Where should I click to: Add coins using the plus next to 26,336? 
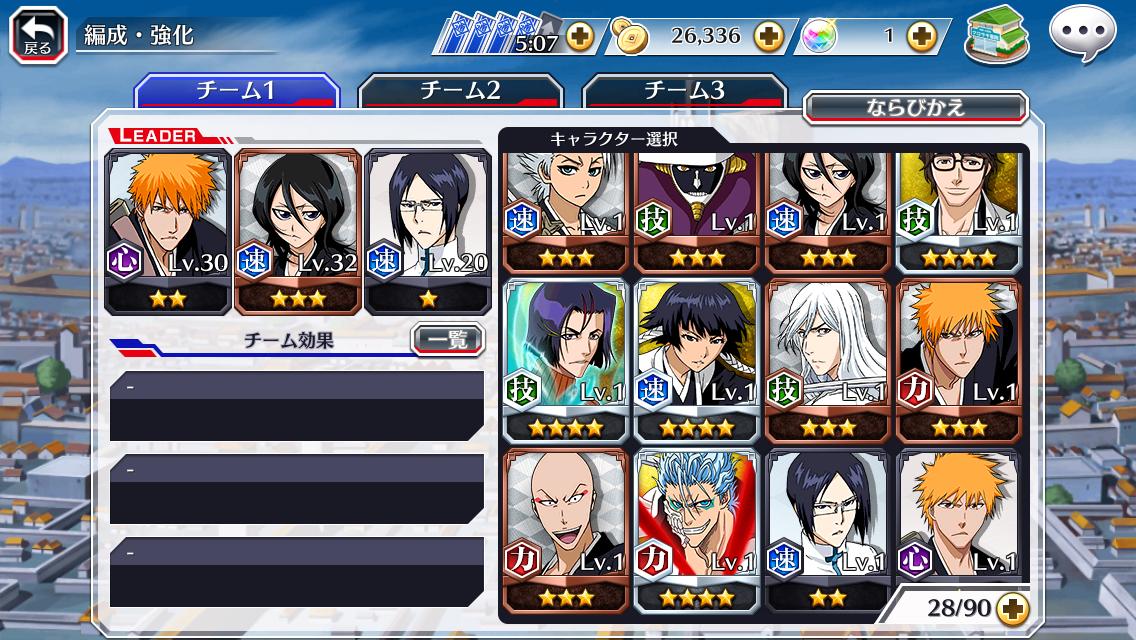(x=768, y=37)
